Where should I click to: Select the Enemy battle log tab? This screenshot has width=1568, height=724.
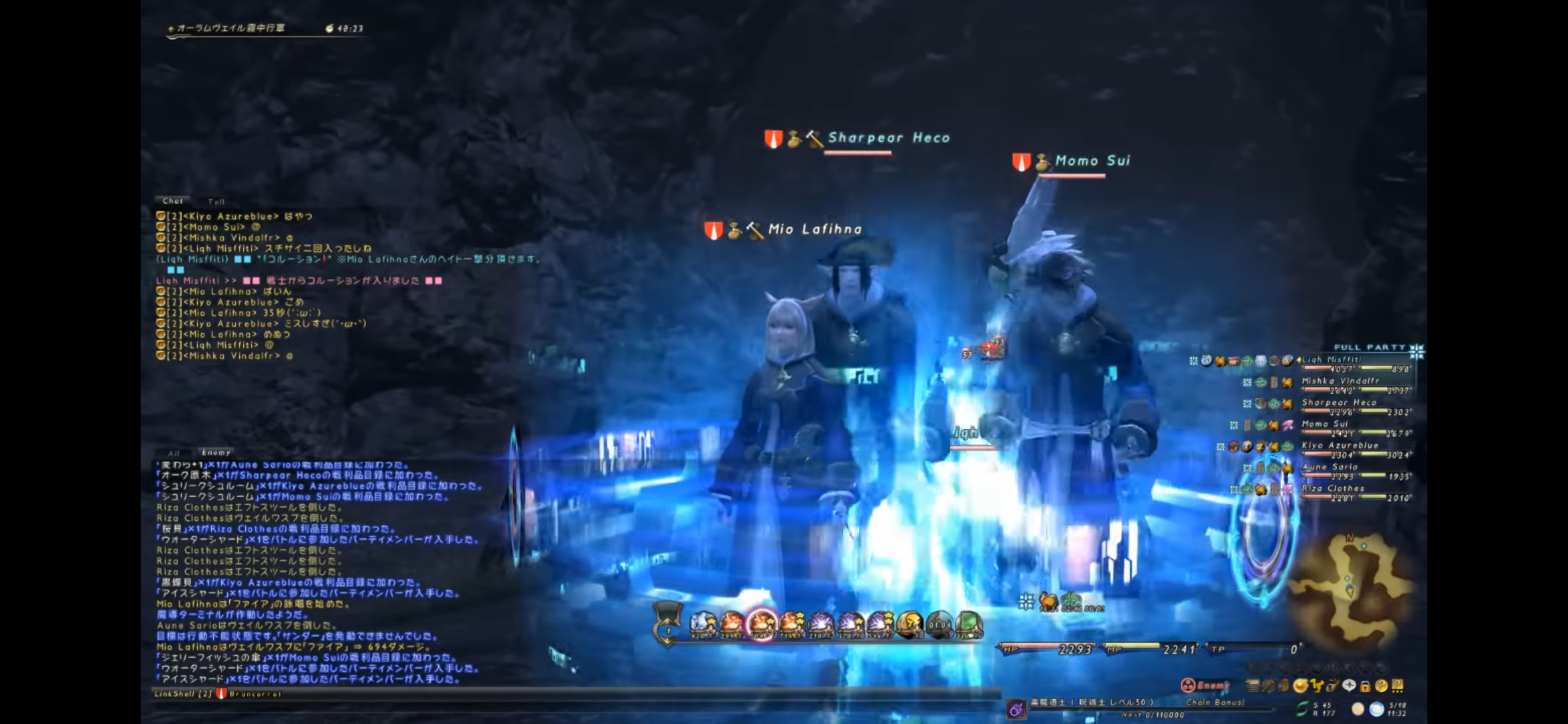pos(216,452)
